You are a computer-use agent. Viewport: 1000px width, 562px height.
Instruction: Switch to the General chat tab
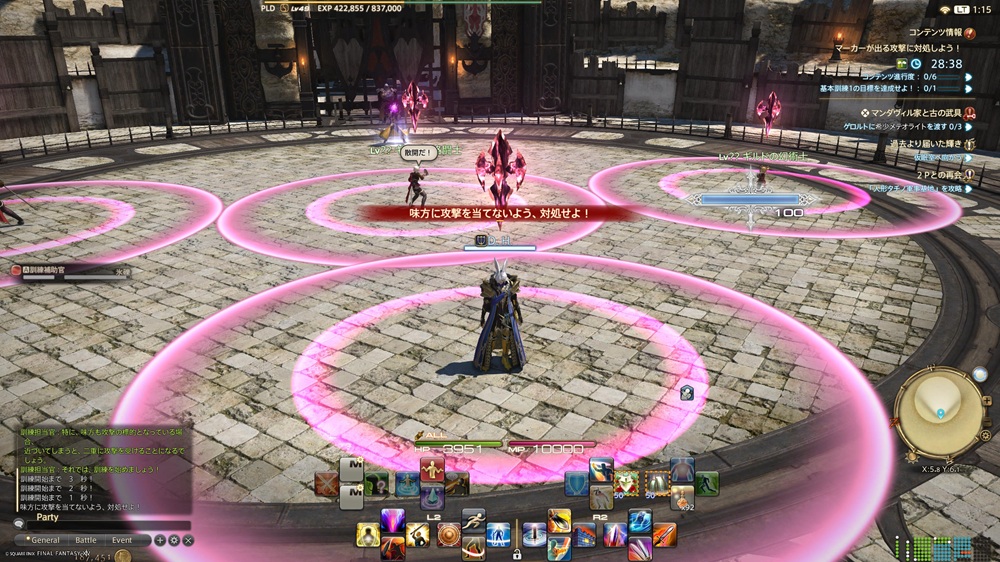[x=44, y=540]
